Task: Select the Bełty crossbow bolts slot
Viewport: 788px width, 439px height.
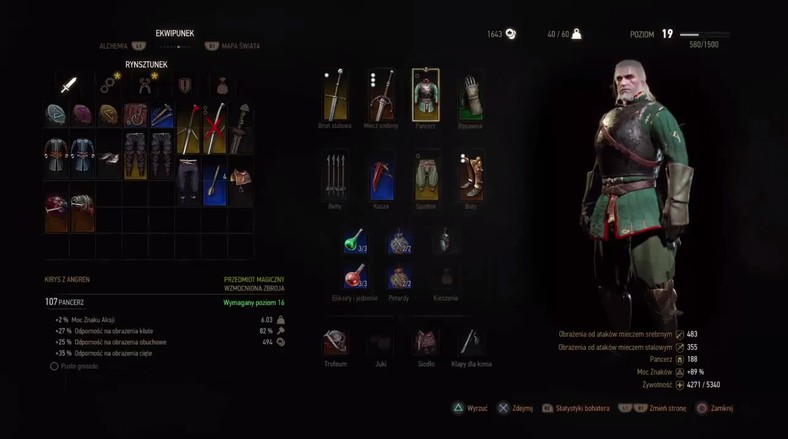Action: (x=334, y=176)
